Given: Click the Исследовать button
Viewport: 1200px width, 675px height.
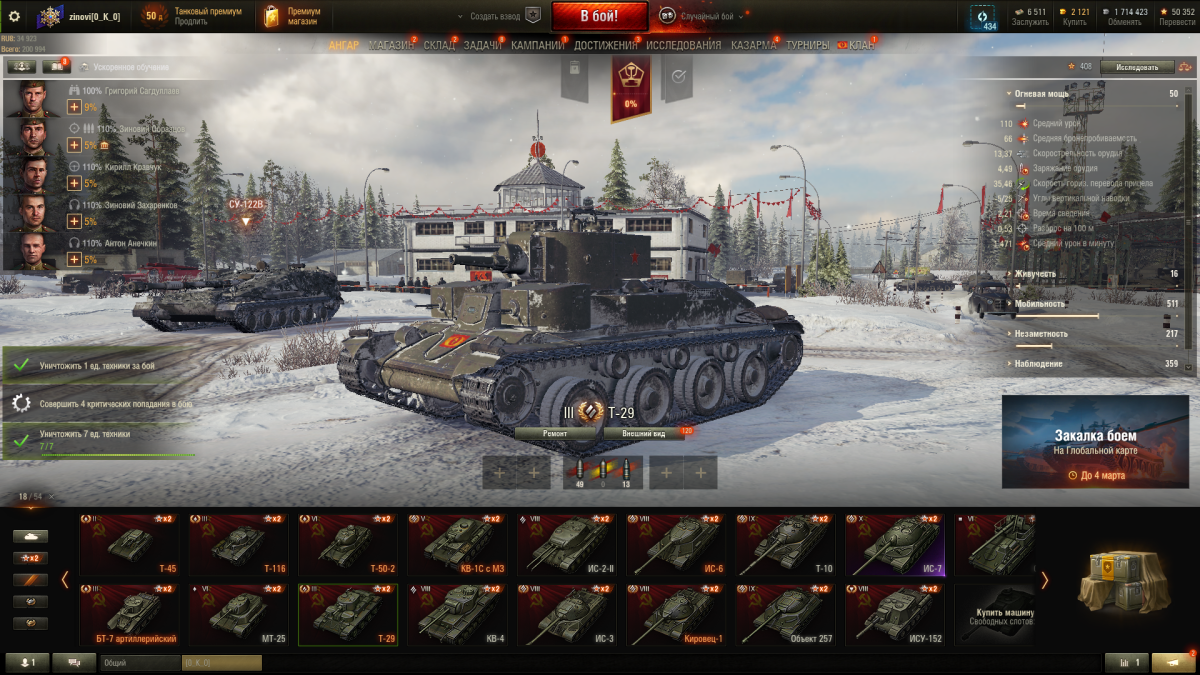Looking at the screenshot, I should [x=1137, y=67].
